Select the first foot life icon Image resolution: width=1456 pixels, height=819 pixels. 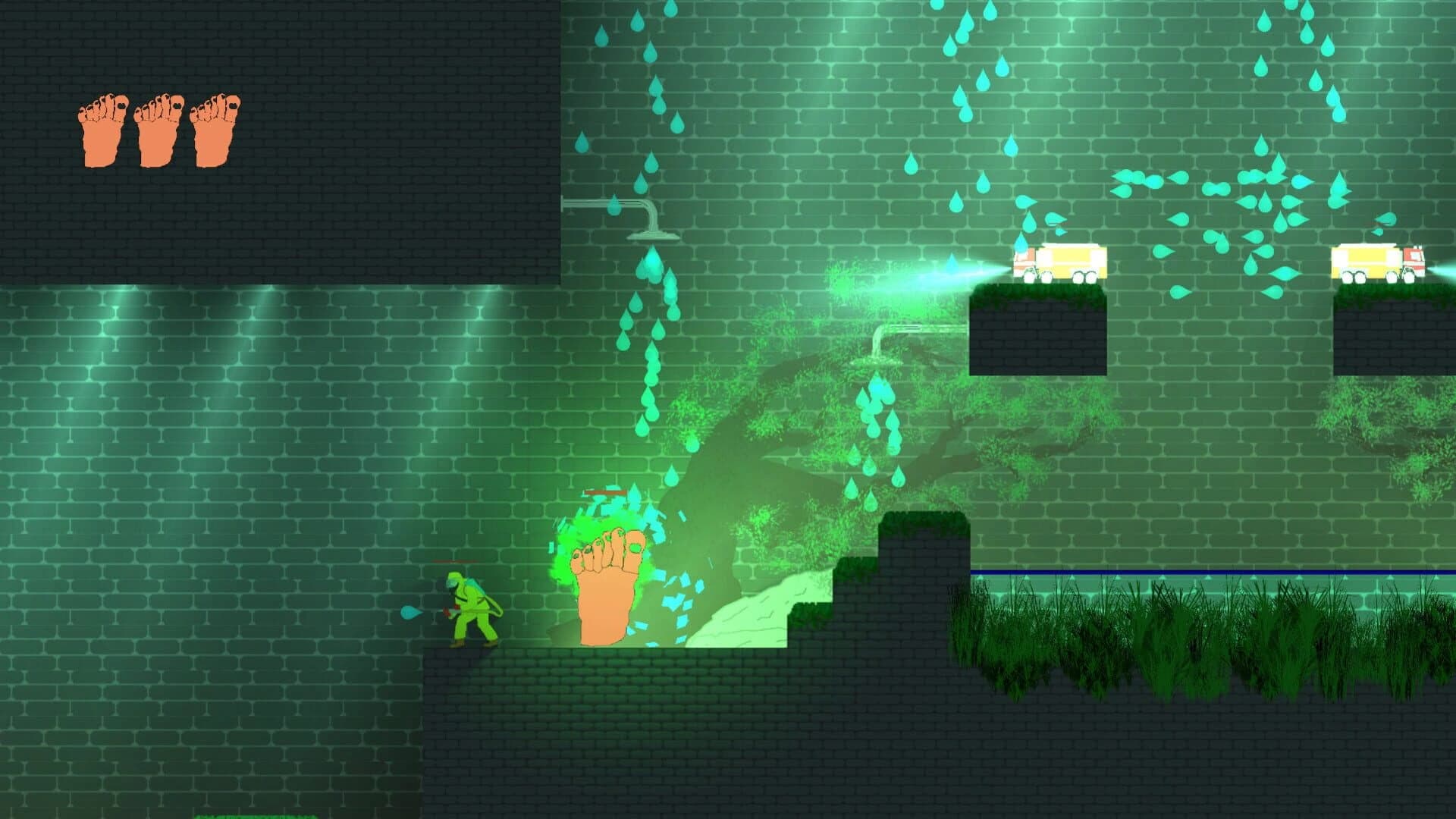(x=102, y=129)
